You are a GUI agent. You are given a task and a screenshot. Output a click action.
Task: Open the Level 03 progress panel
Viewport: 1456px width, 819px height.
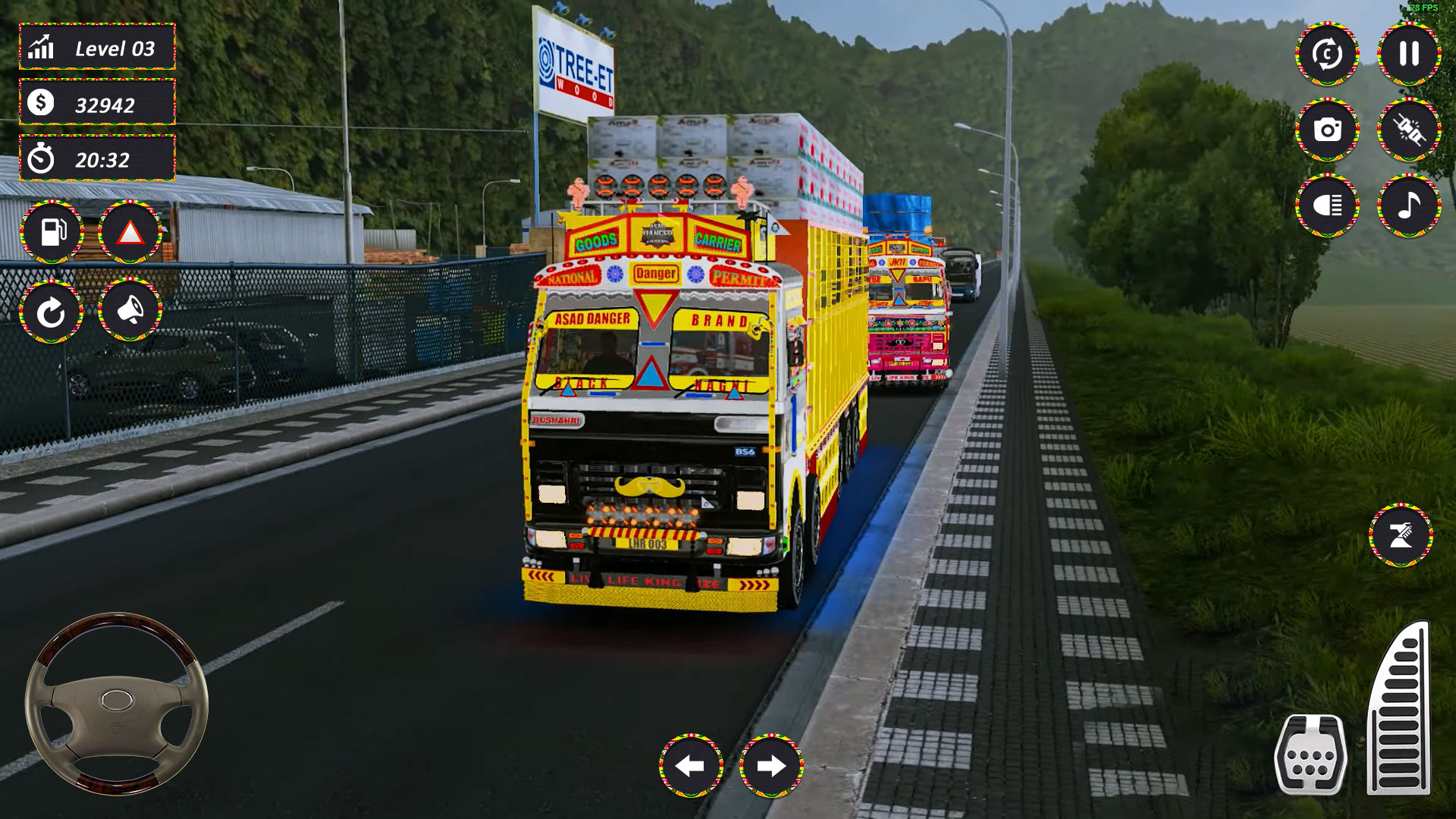[x=96, y=47]
